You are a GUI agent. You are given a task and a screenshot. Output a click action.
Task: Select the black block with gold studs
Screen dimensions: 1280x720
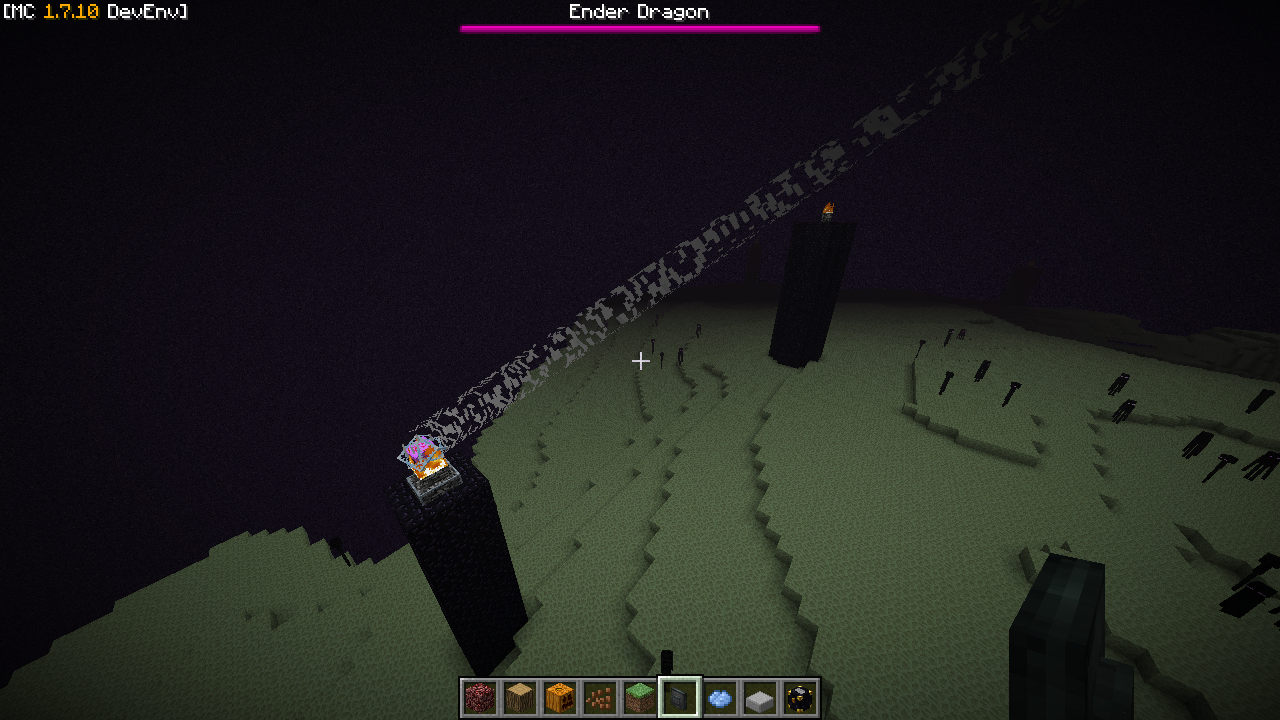click(800, 698)
